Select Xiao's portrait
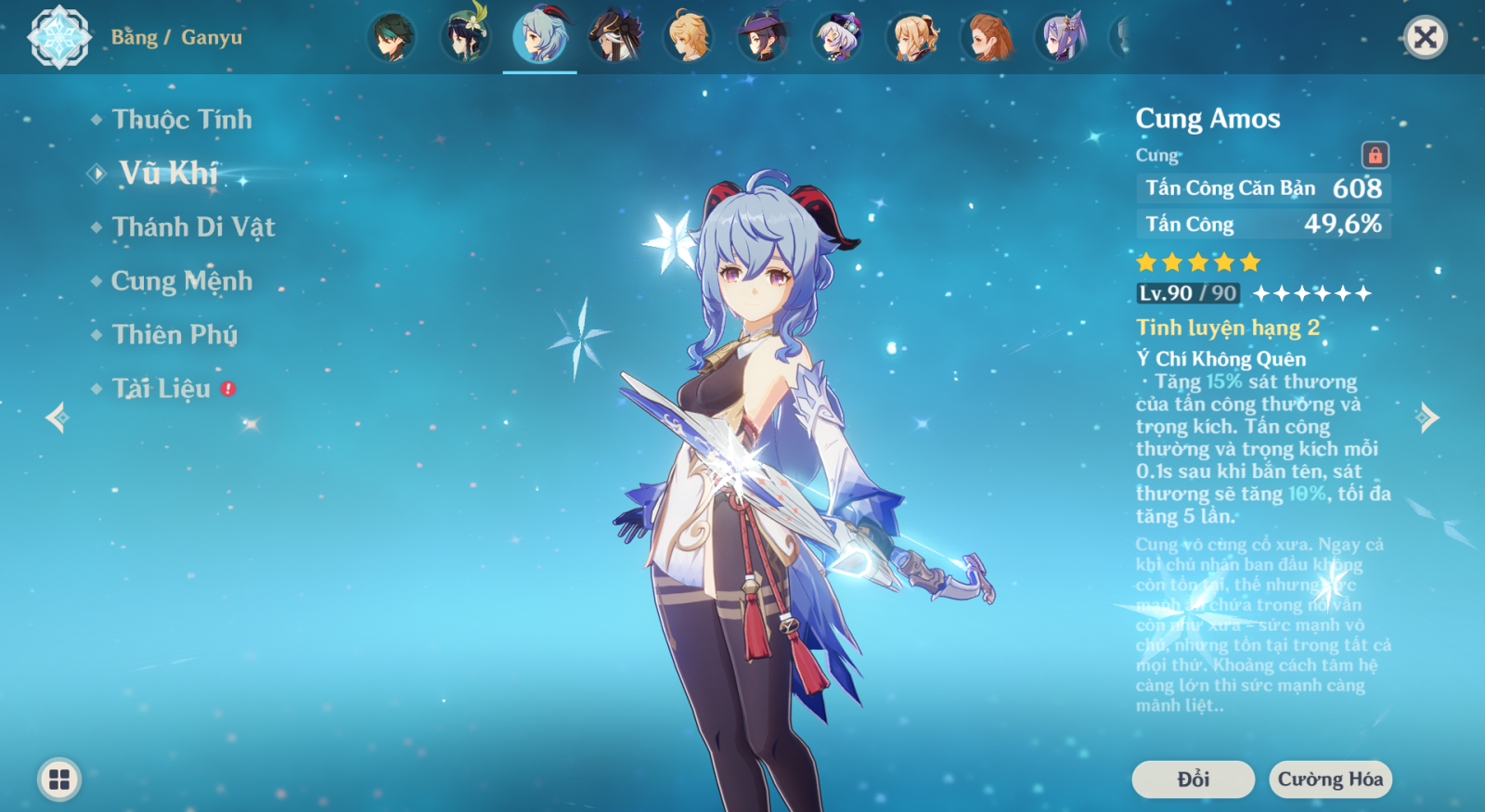Screen dimensions: 1485x812 point(391,37)
